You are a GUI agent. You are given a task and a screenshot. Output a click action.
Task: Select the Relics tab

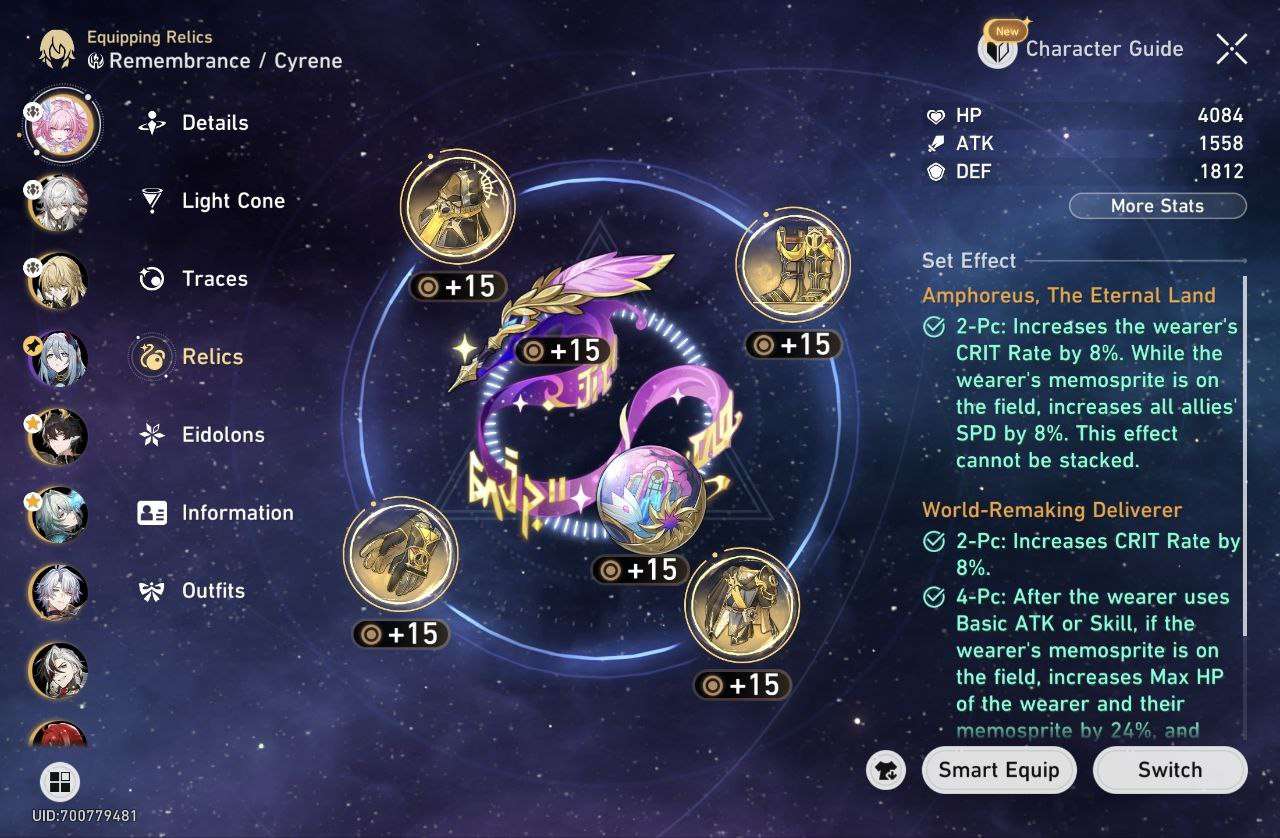(x=211, y=357)
